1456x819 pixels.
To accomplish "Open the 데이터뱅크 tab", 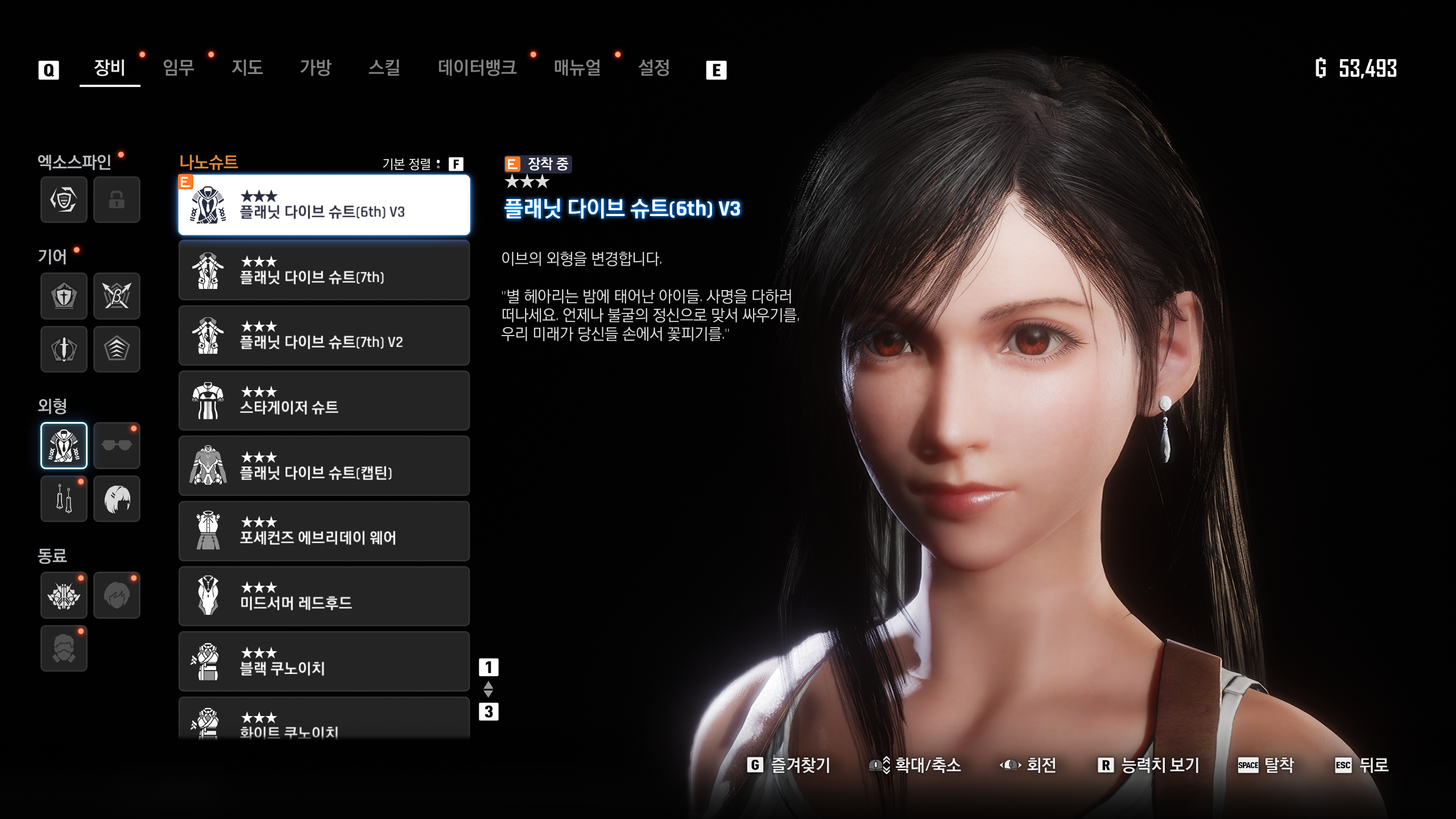I will [x=477, y=68].
